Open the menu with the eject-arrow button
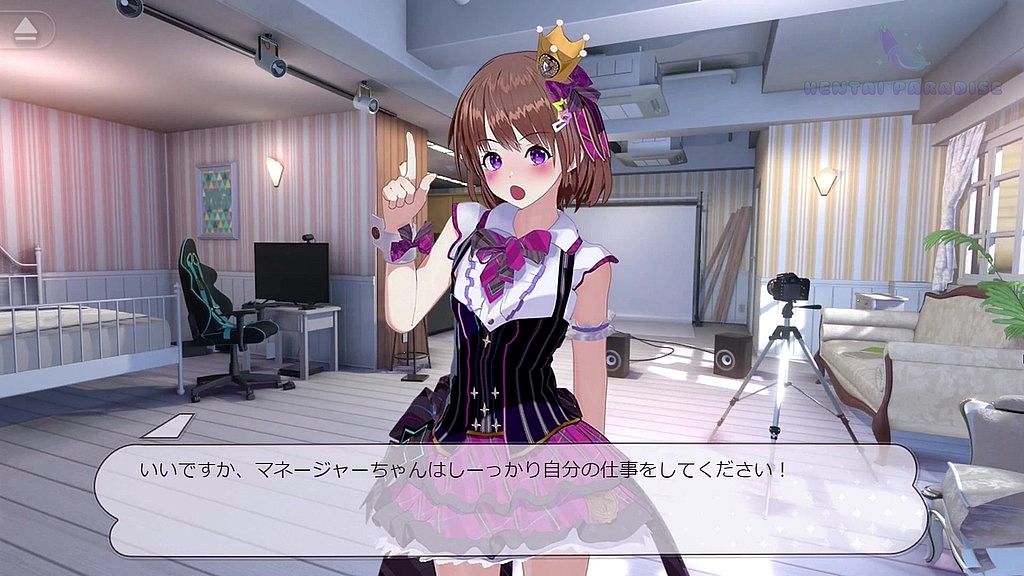The width and height of the screenshot is (1024, 576). pyautogui.click(x=27, y=31)
